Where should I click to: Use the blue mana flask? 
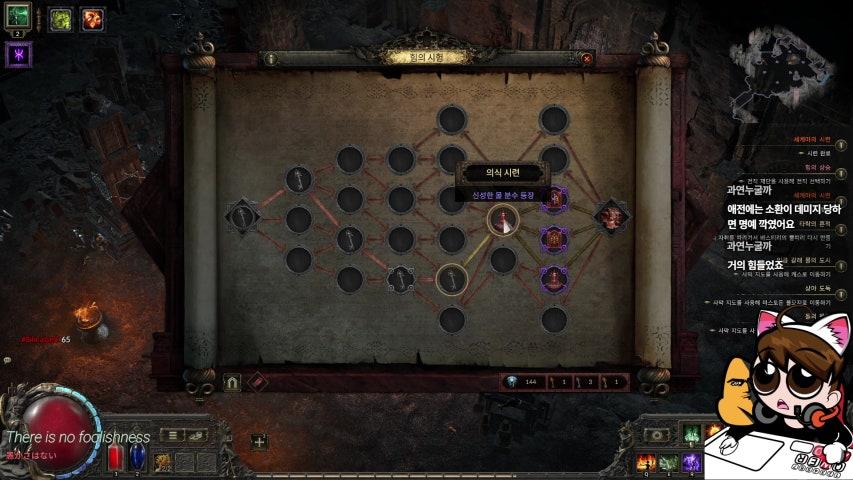coord(137,456)
